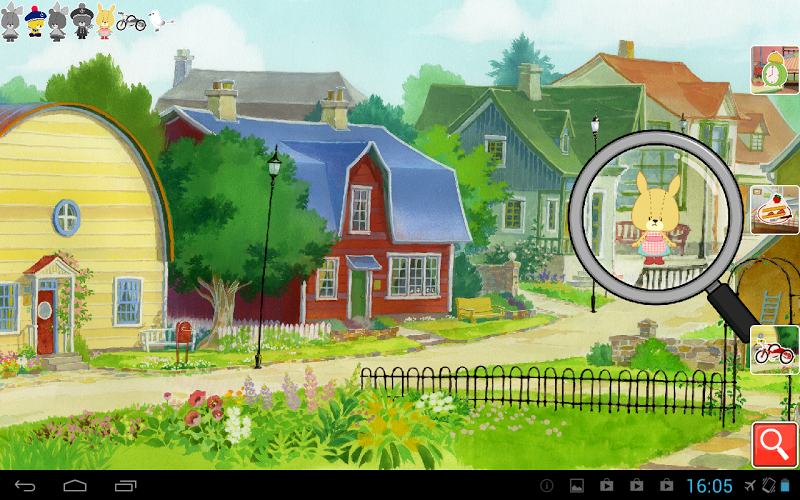Select the yellow rabbit target icon
The width and height of the screenshot is (800, 500).
click(x=105, y=21)
